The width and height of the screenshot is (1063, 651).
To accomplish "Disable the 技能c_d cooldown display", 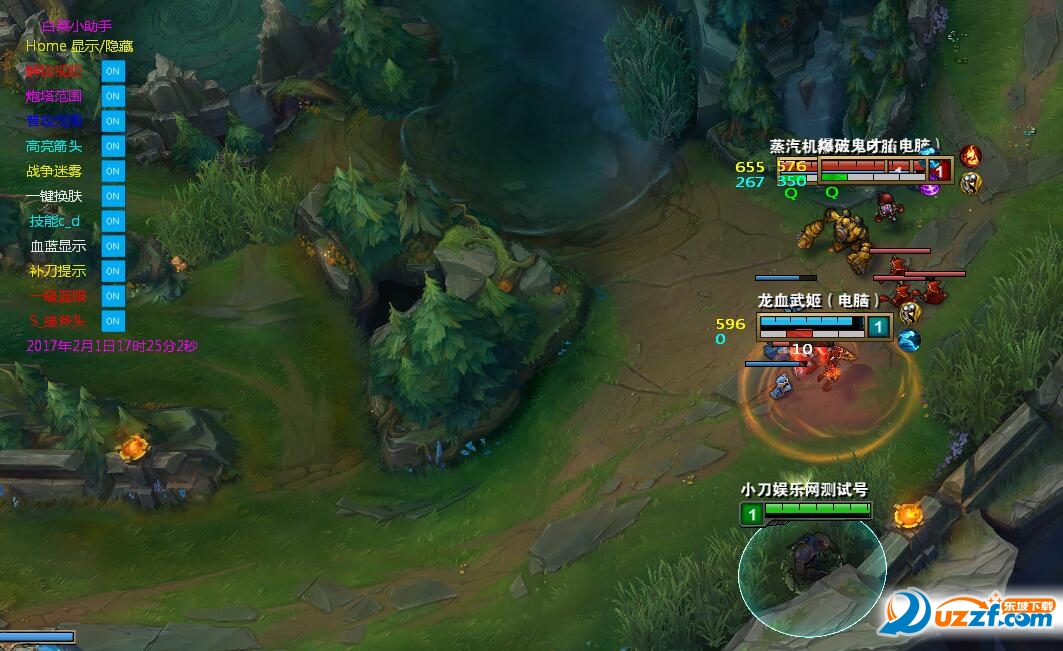I will coord(113,222).
